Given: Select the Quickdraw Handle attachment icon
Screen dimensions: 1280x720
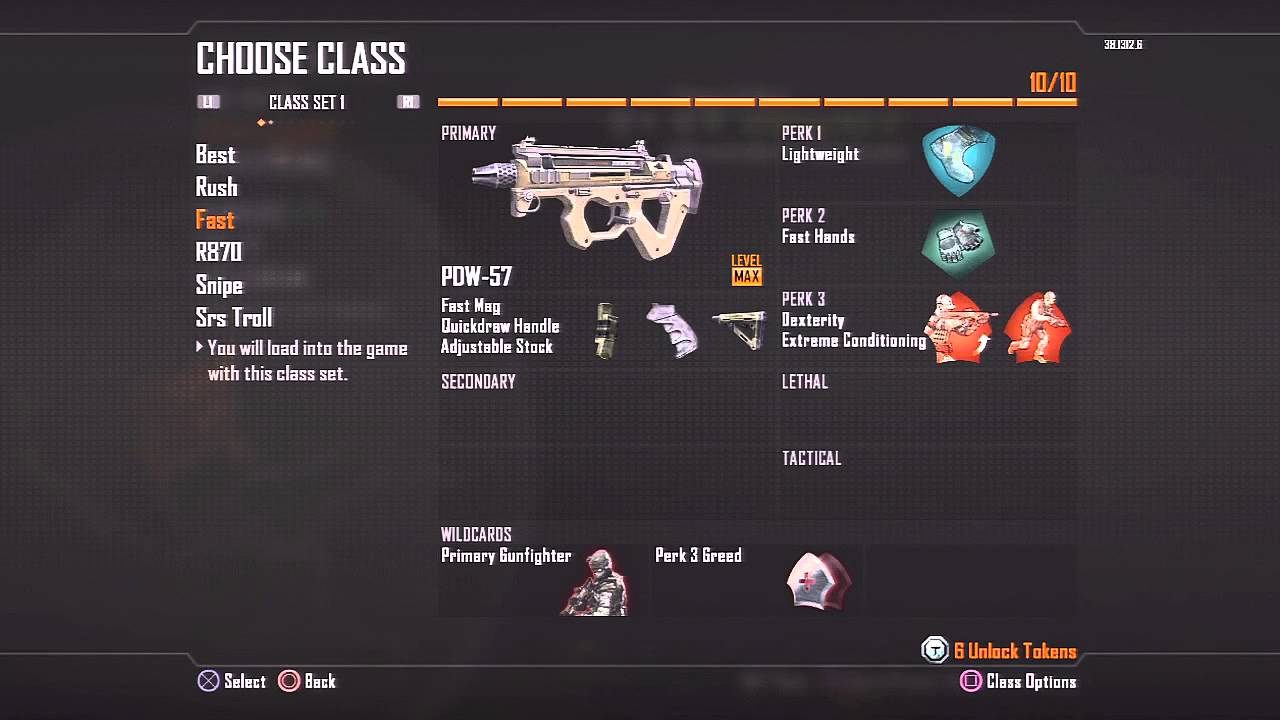Looking at the screenshot, I should click(x=672, y=330).
